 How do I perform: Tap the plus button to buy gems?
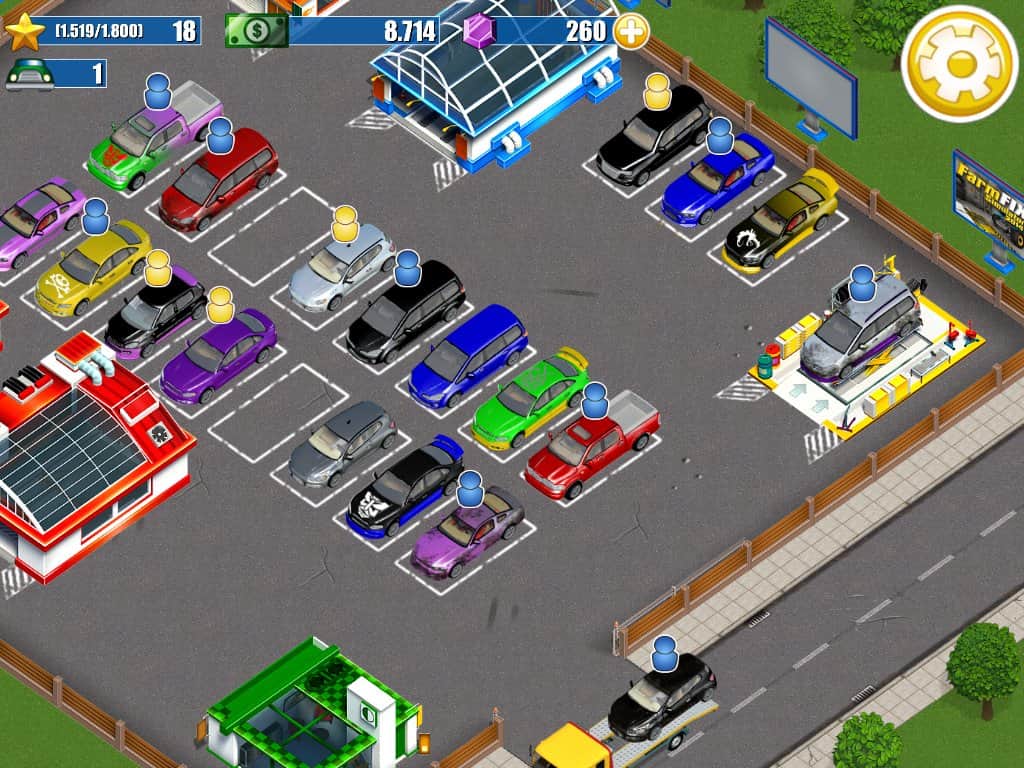(x=631, y=31)
